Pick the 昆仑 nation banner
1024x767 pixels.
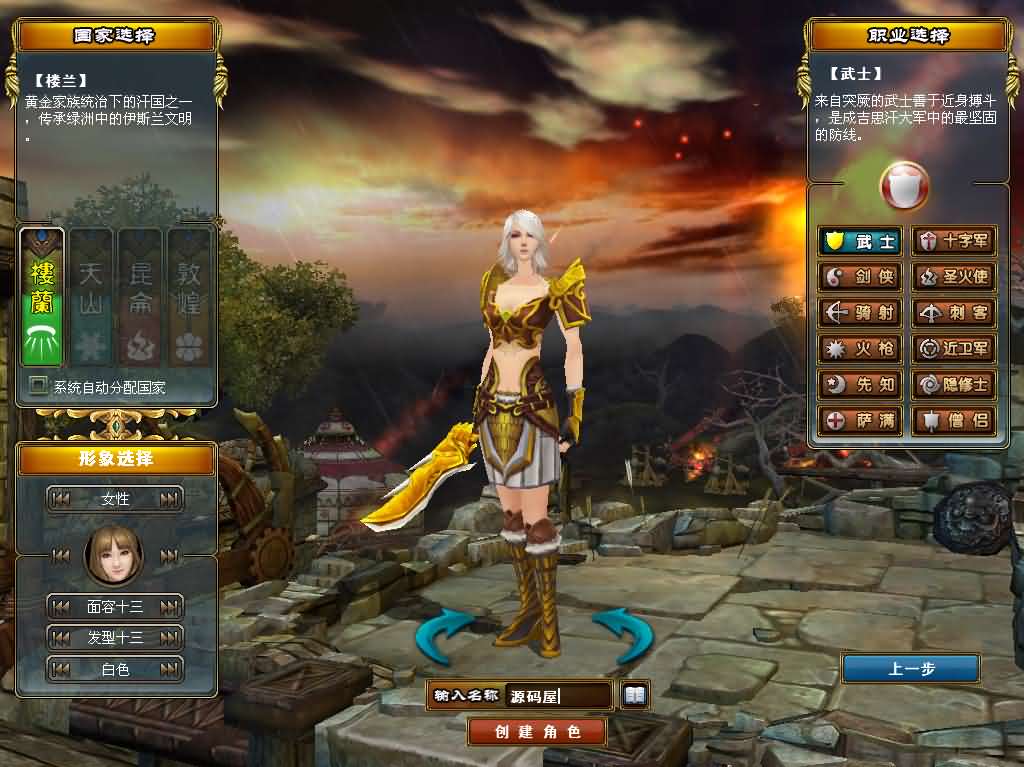tap(140, 297)
